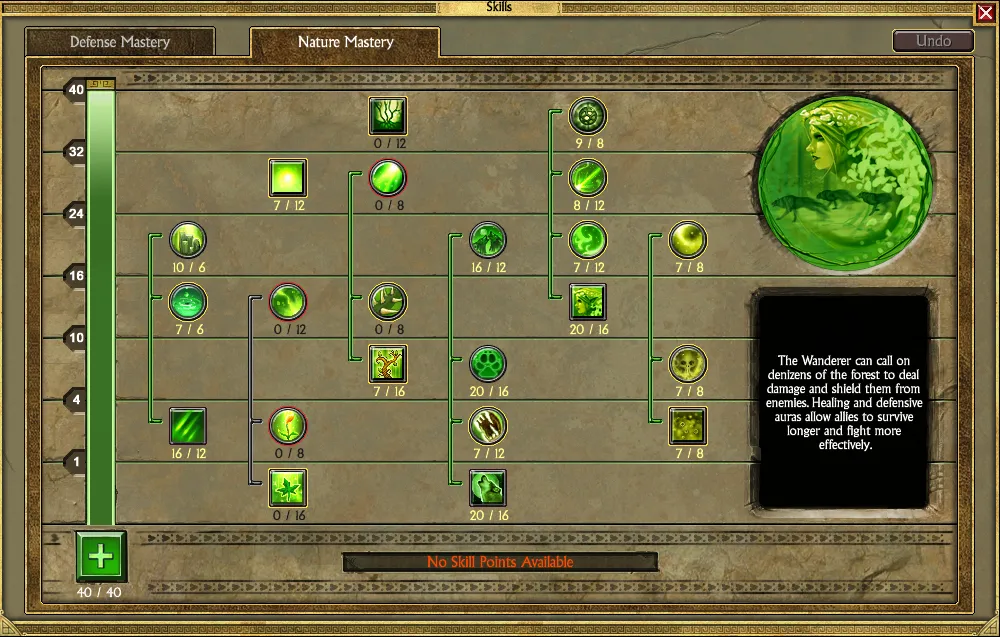The width and height of the screenshot is (1000, 637).
Task: Select the Nature Mastery tab
Action: tap(345, 42)
